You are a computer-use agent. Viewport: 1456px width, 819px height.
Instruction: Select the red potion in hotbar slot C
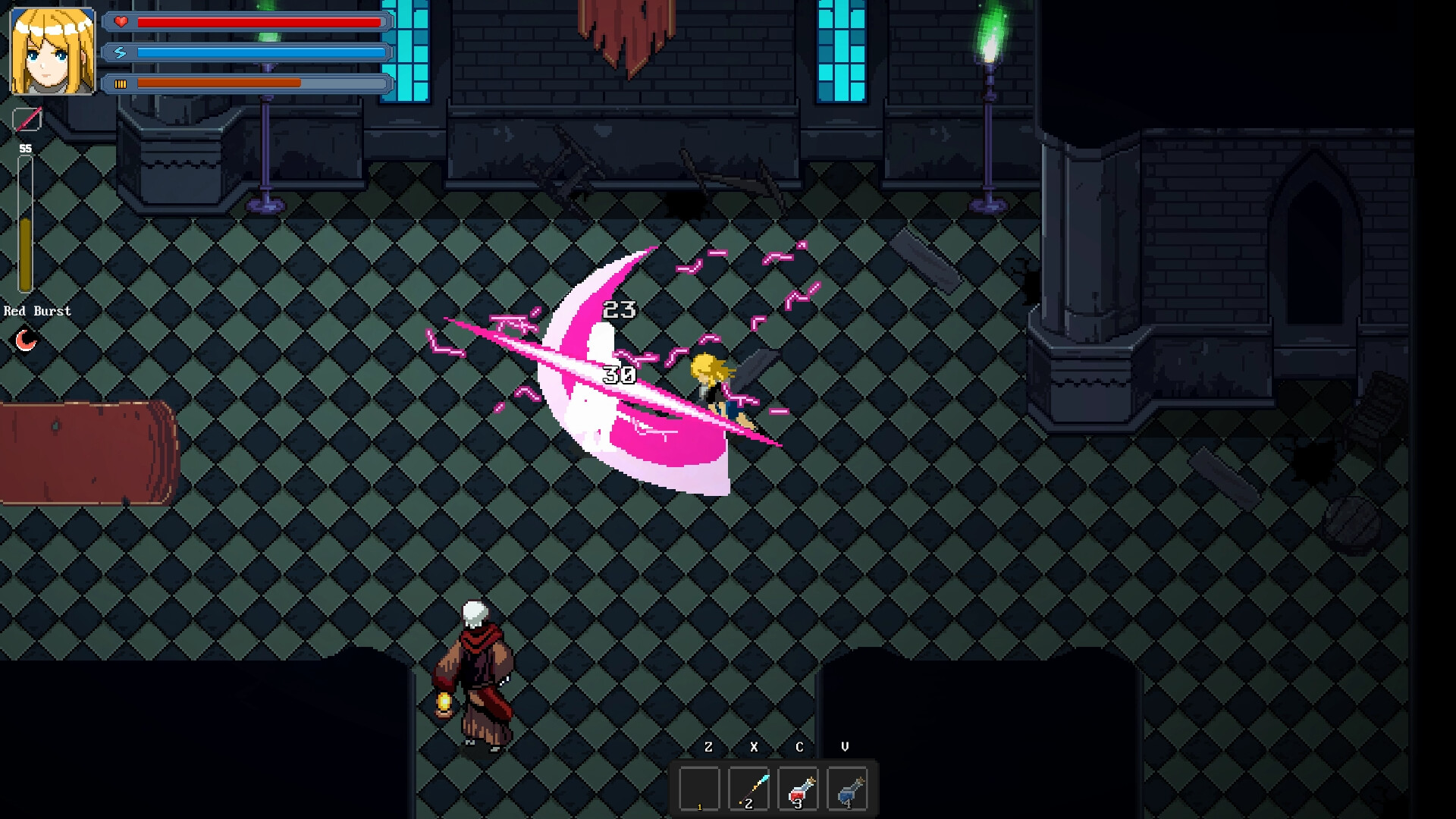pyautogui.click(x=797, y=787)
